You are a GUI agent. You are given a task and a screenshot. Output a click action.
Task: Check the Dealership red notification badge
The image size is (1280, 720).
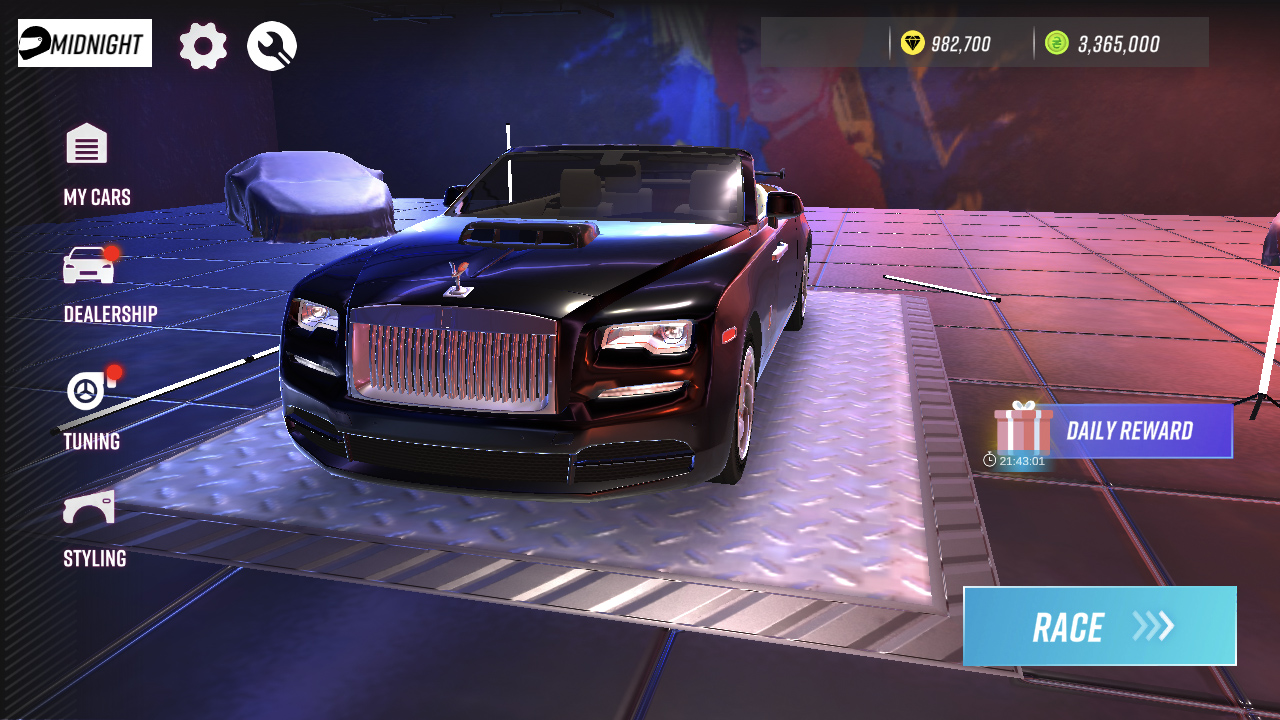click(x=111, y=253)
